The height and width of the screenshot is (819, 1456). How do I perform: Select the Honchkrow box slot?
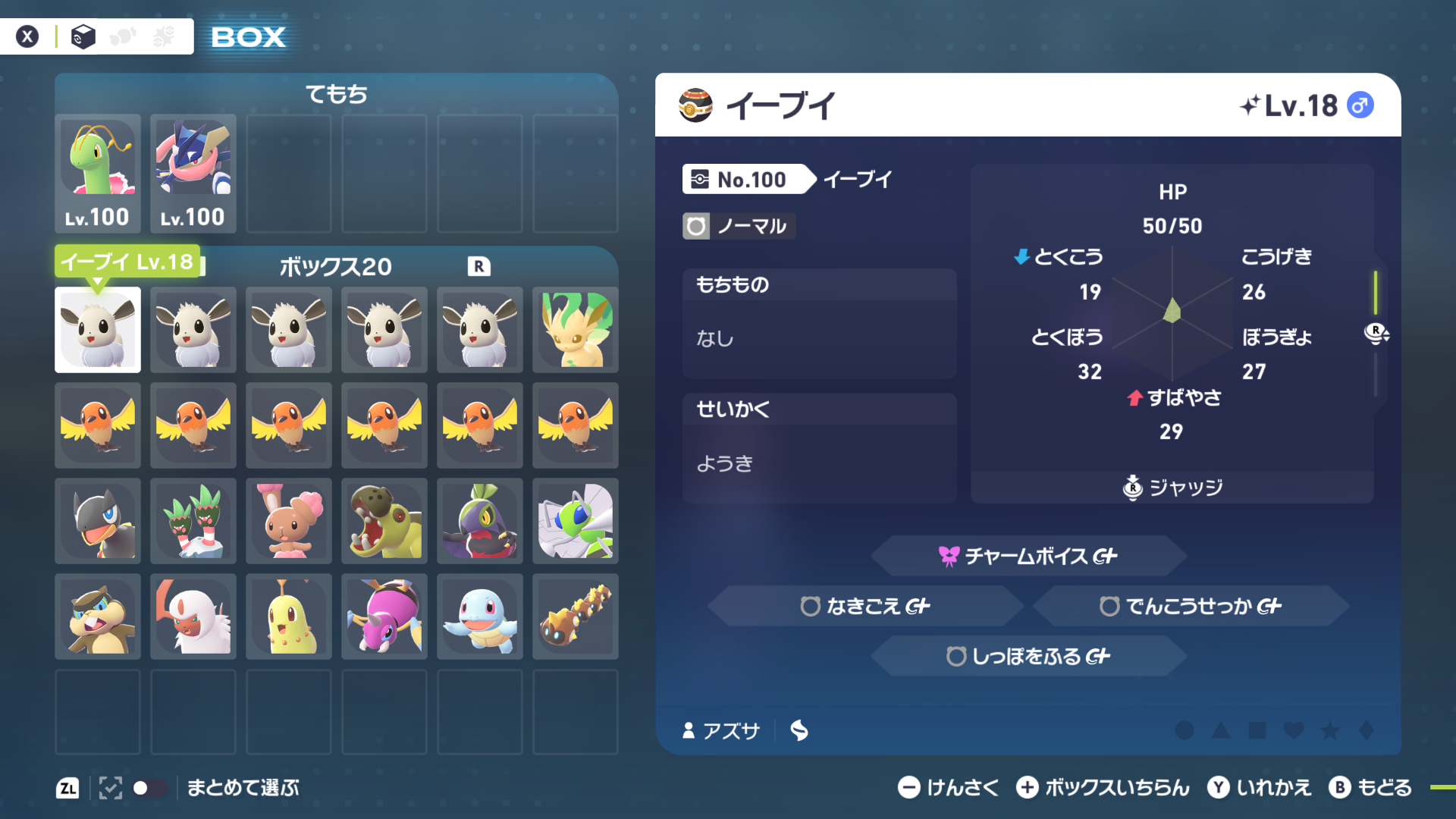tap(98, 521)
